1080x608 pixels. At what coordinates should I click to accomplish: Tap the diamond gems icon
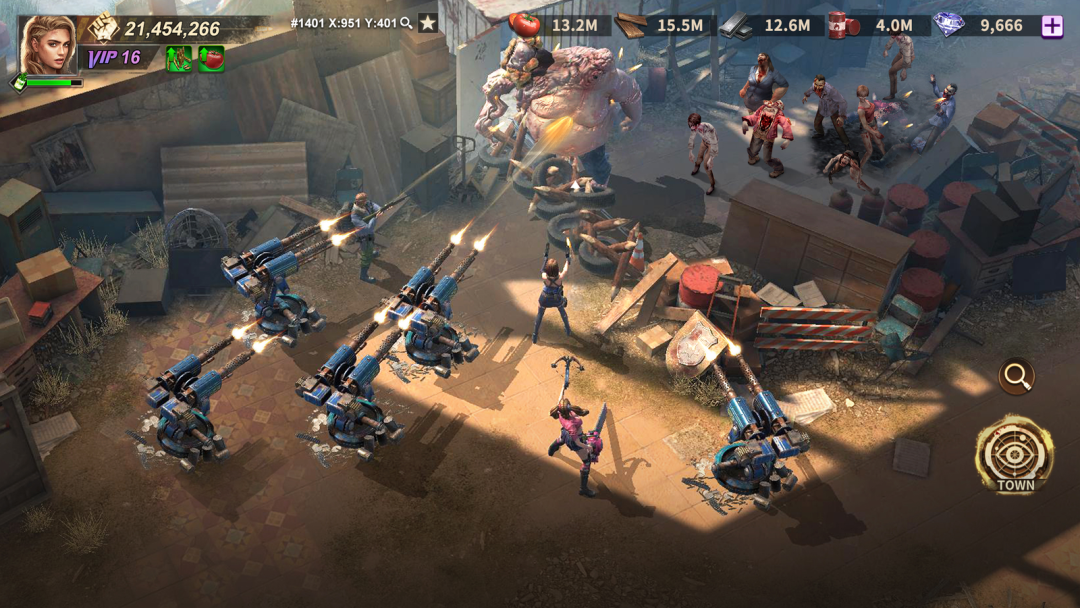tap(947, 25)
